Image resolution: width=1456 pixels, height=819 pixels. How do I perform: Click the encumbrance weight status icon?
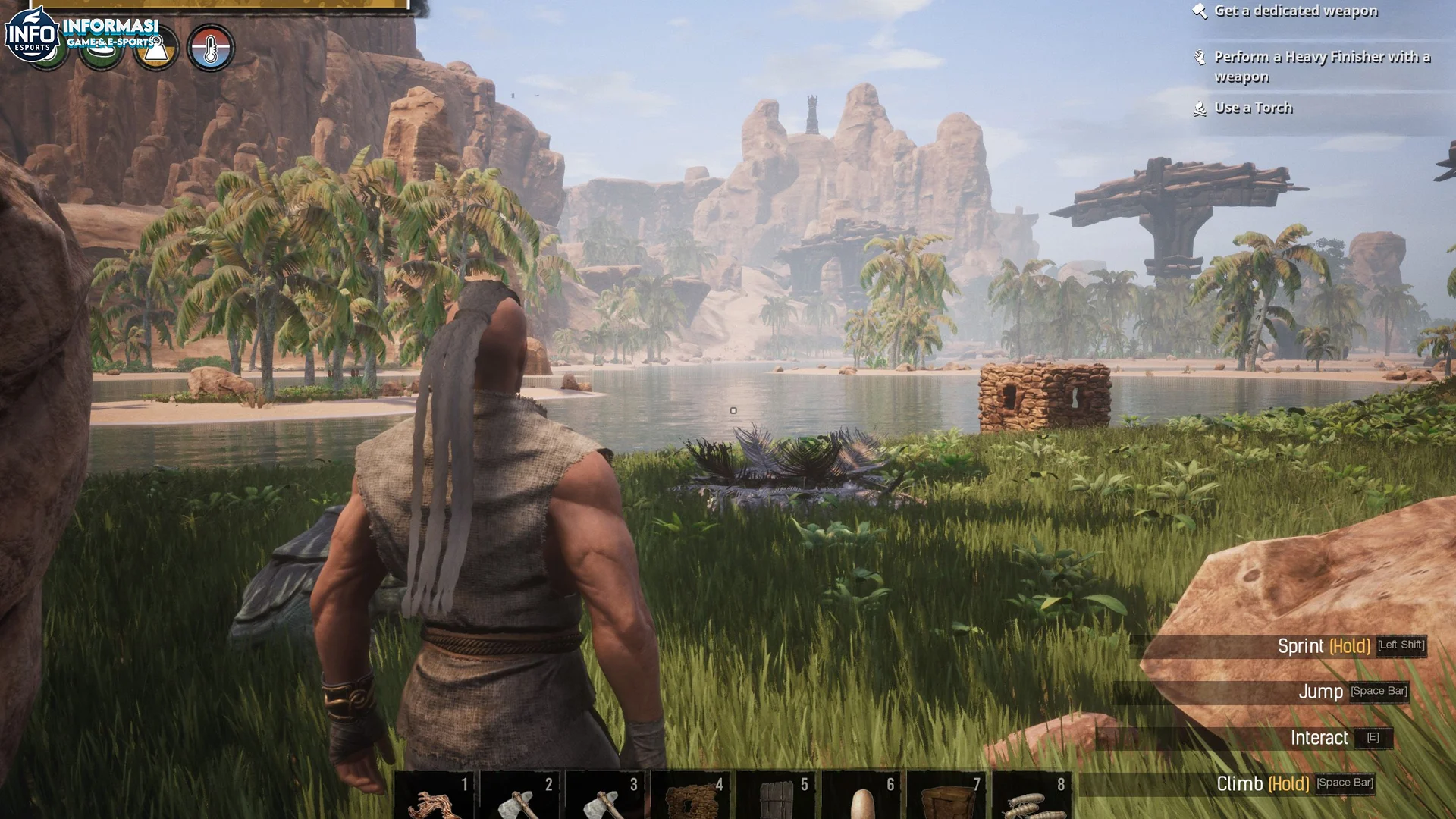(x=155, y=47)
